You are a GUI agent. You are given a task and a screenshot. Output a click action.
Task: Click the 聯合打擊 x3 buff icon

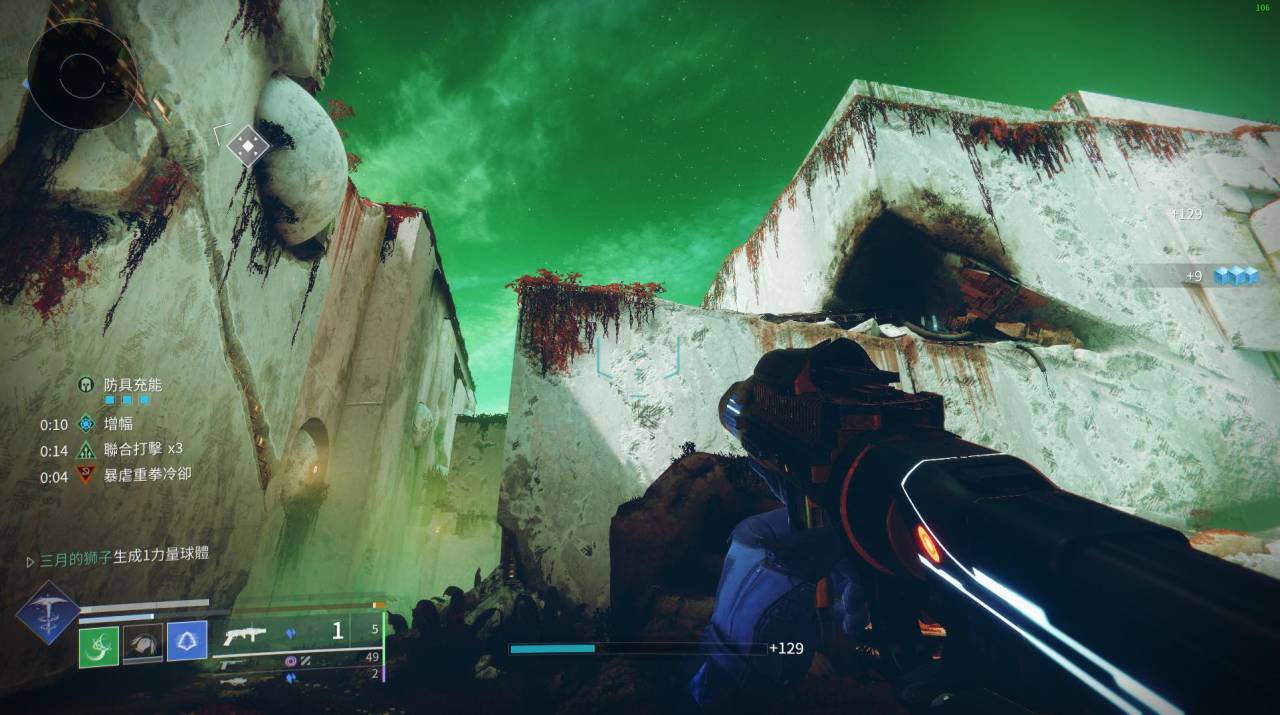(x=86, y=450)
